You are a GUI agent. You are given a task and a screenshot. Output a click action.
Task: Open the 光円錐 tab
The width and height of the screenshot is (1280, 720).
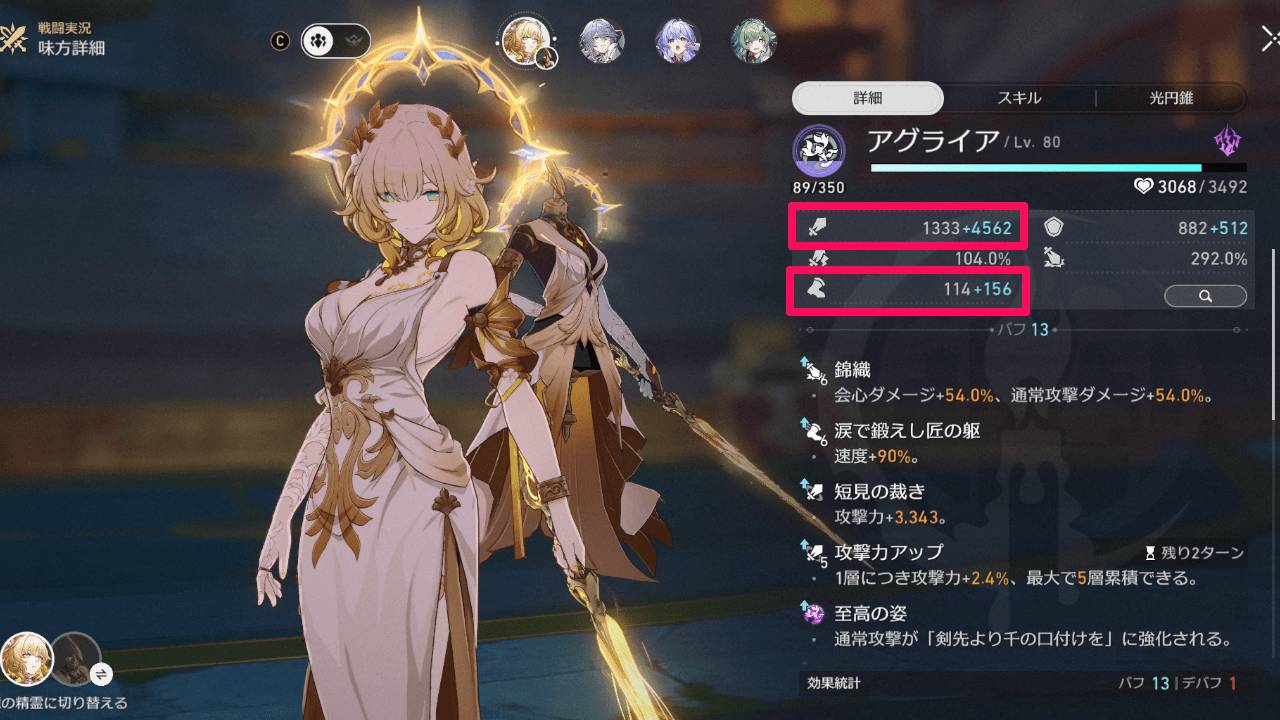(x=1171, y=98)
